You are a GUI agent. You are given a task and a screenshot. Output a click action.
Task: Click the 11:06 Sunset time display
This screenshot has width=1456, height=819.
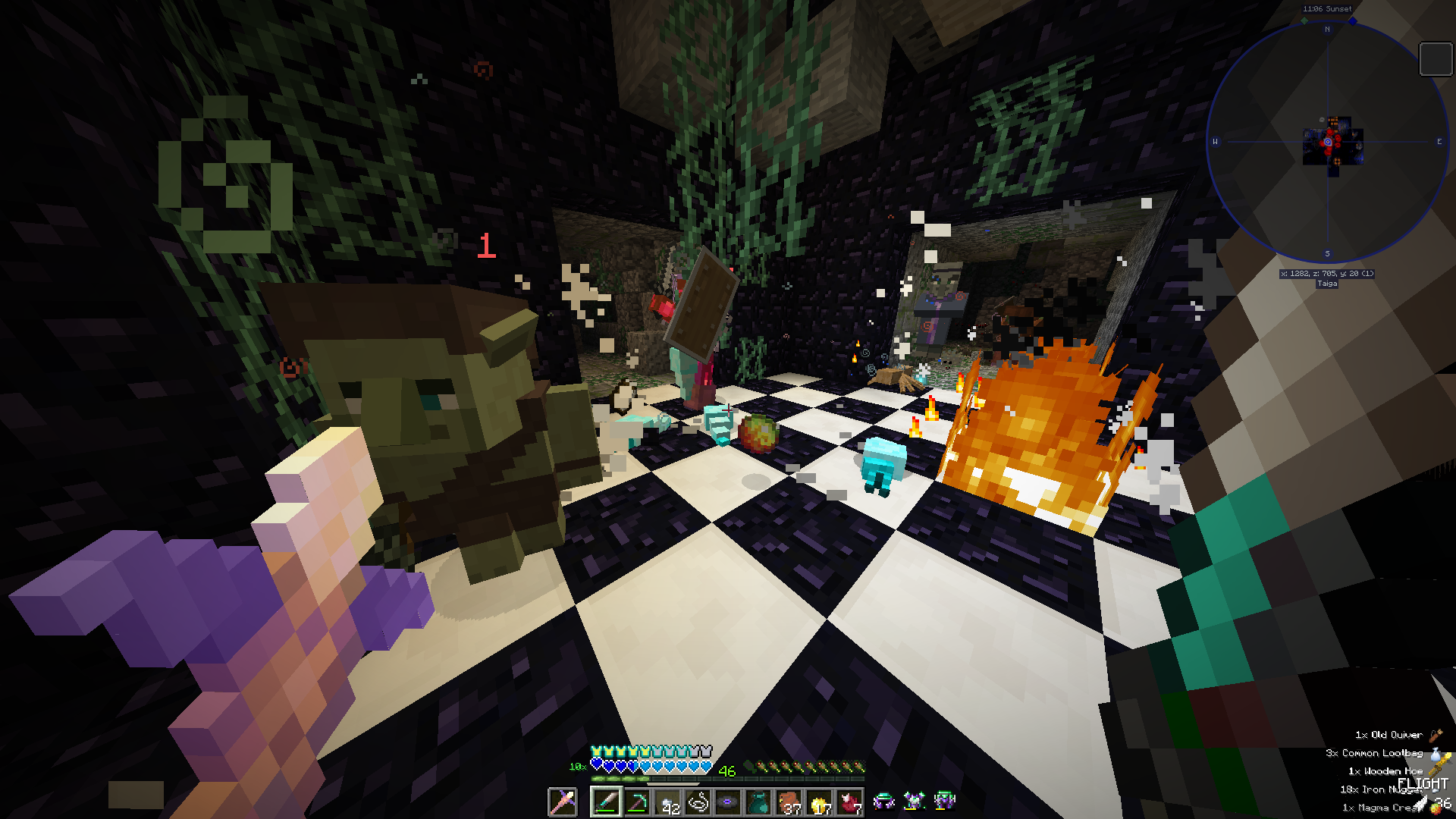(1326, 8)
